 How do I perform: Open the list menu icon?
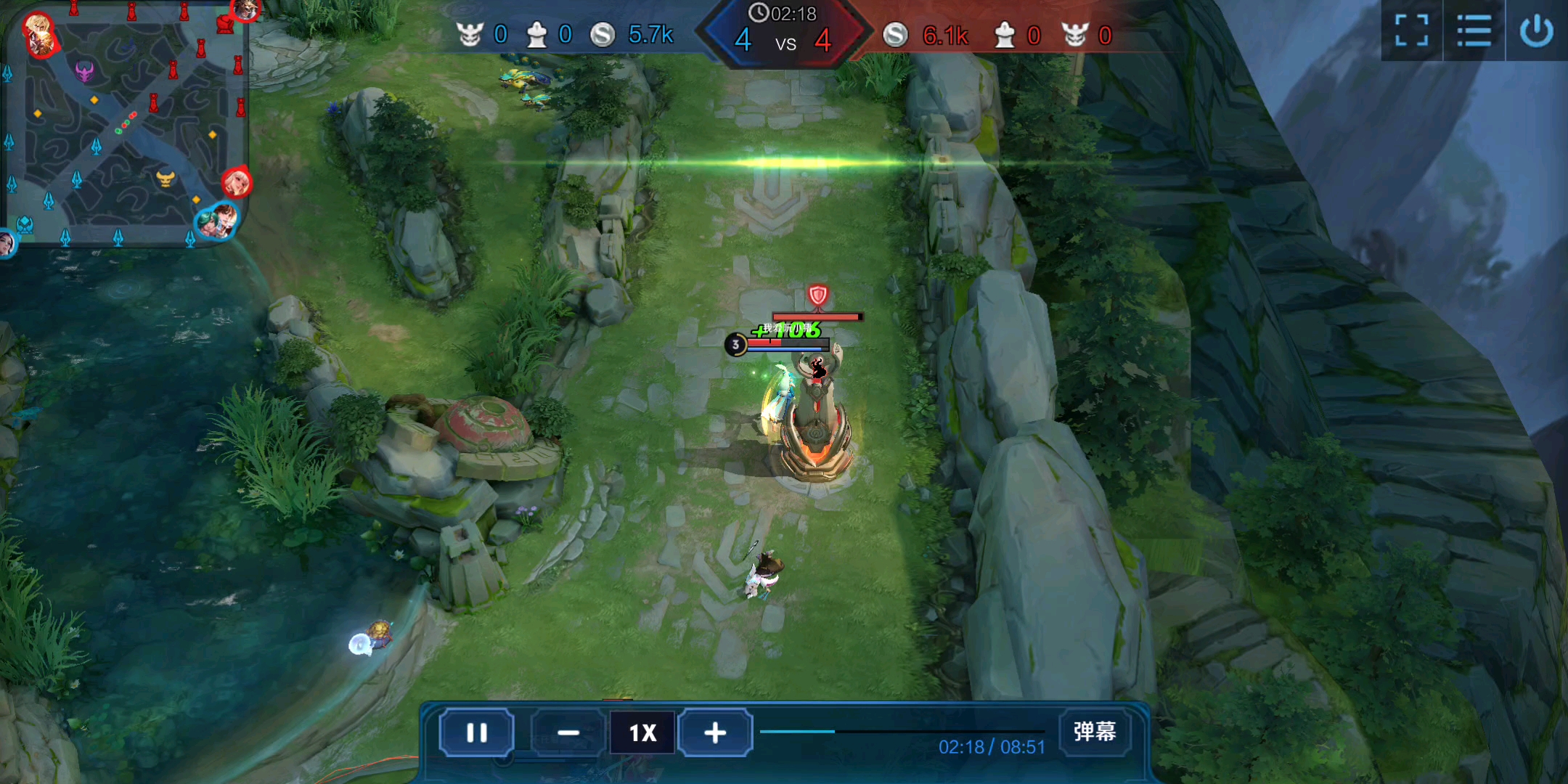(x=1474, y=30)
